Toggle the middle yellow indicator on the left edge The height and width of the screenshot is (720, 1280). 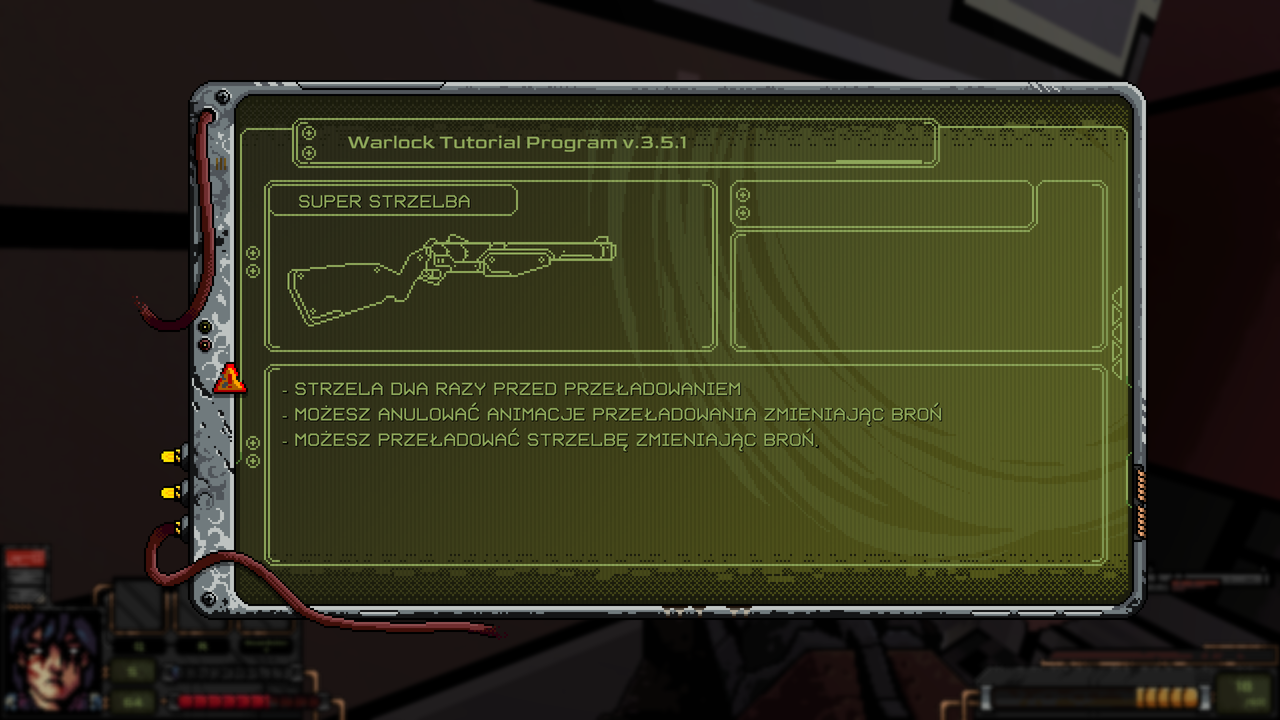pos(168,490)
